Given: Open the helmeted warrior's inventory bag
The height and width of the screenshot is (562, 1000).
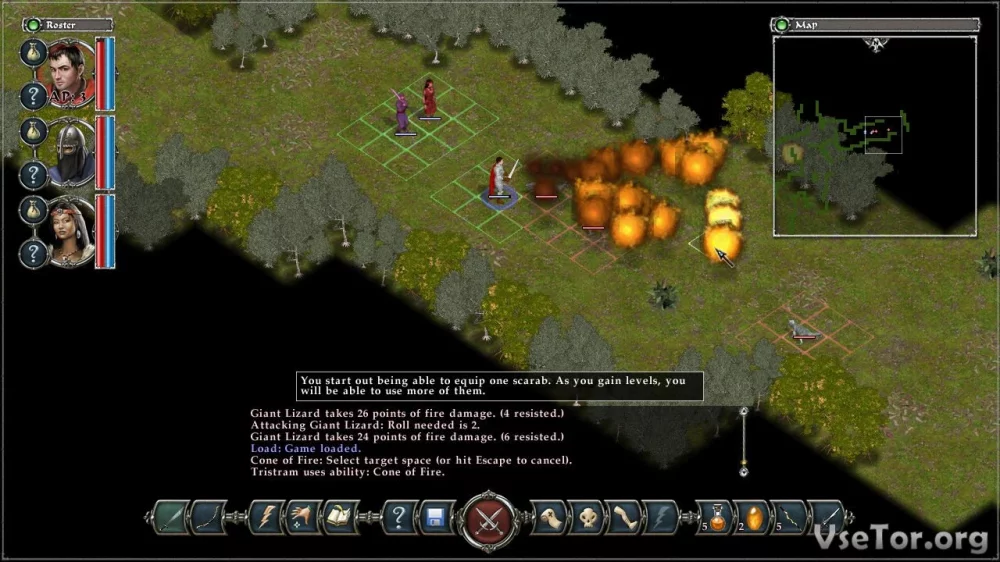Looking at the screenshot, I should coord(33,131).
